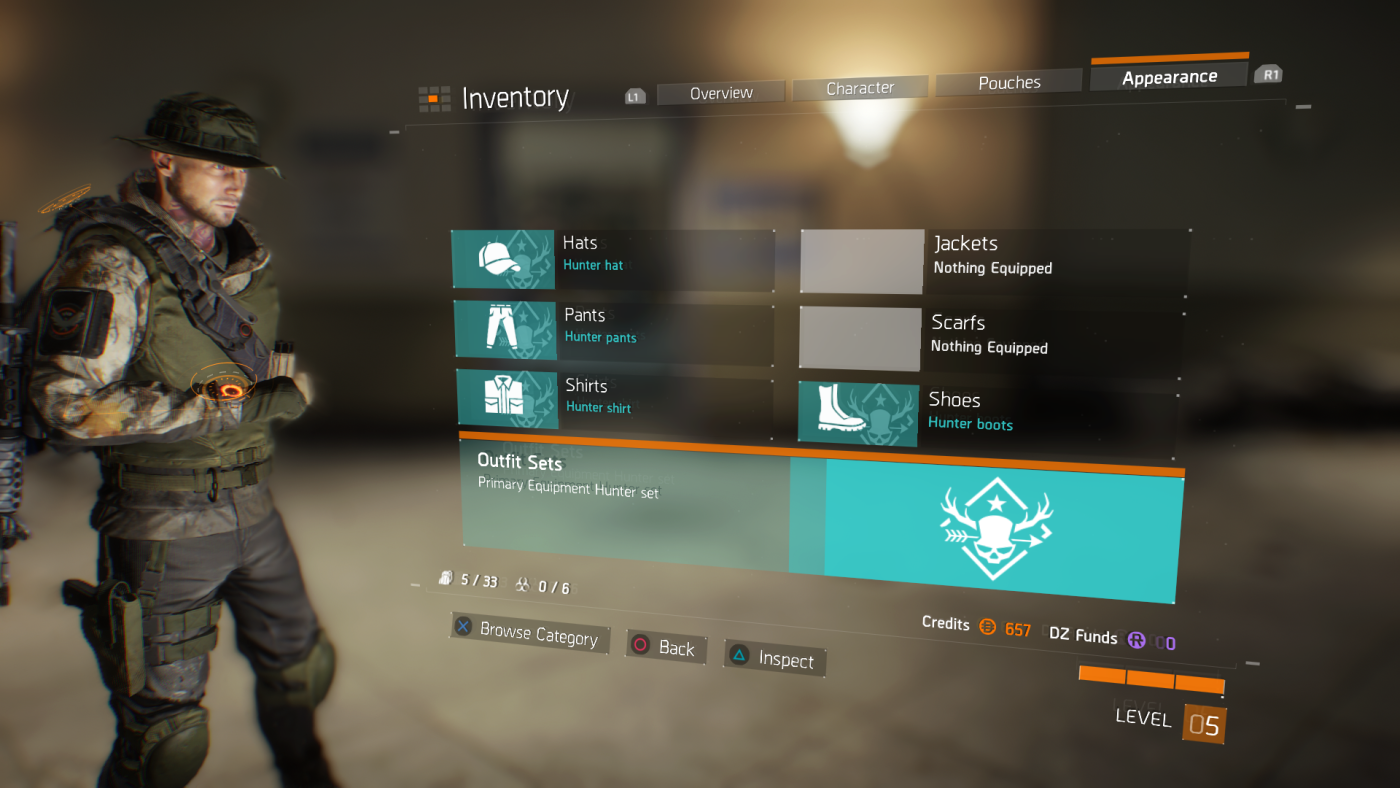
Task: Click the Pants trousers icon
Action: tap(503, 330)
